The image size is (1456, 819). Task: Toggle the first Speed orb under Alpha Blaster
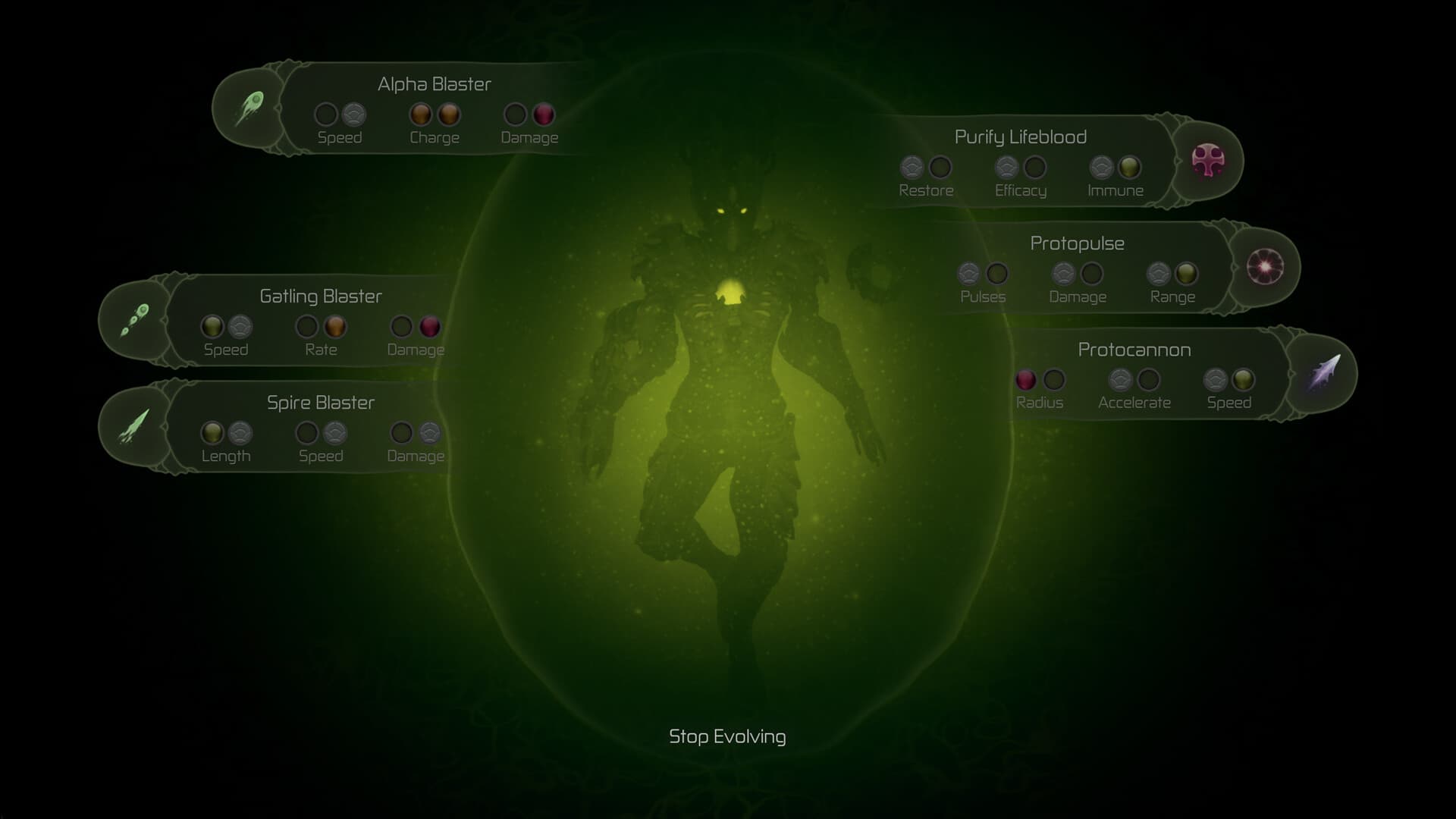pyautogui.click(x=326, y=115)
